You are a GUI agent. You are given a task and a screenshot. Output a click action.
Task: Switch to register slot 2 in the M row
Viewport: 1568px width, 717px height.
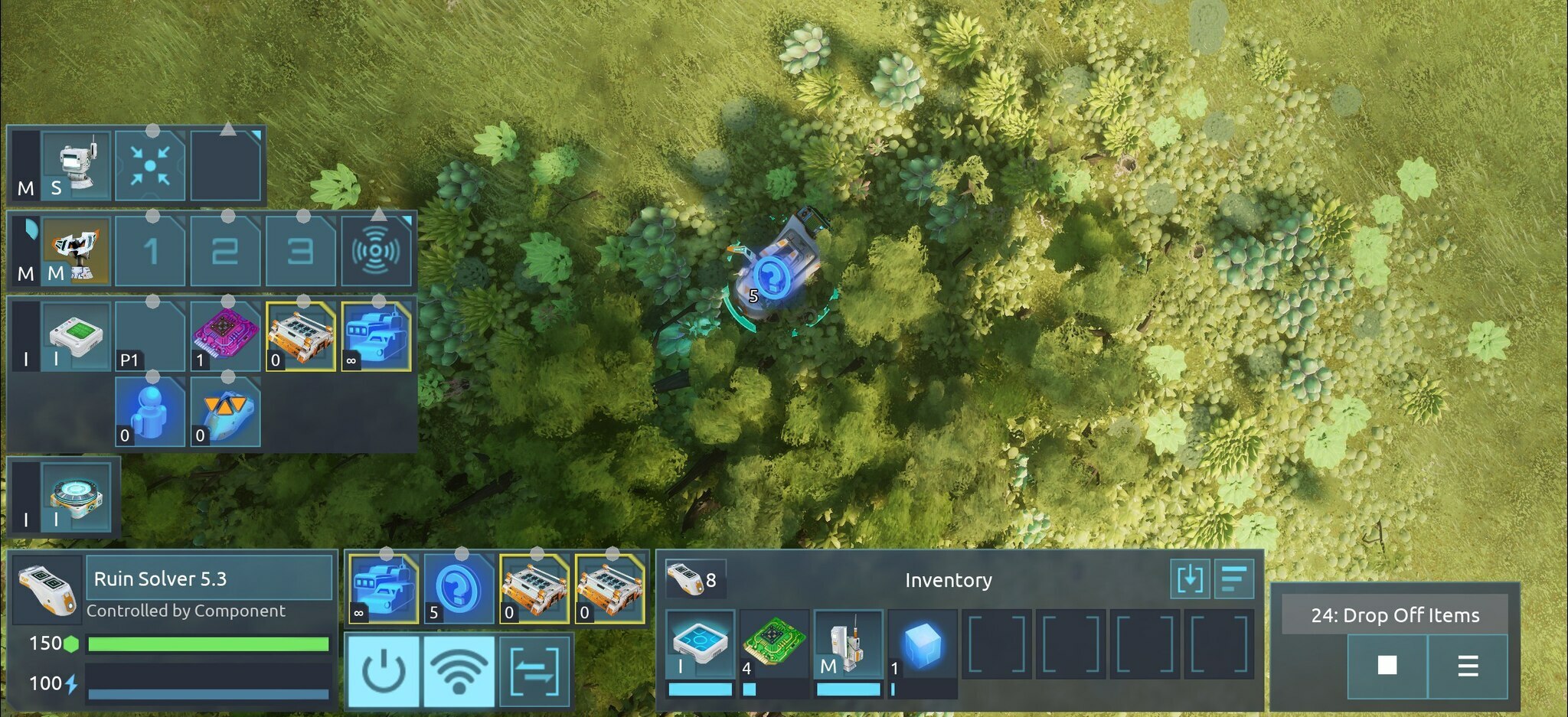coord(226,252)
